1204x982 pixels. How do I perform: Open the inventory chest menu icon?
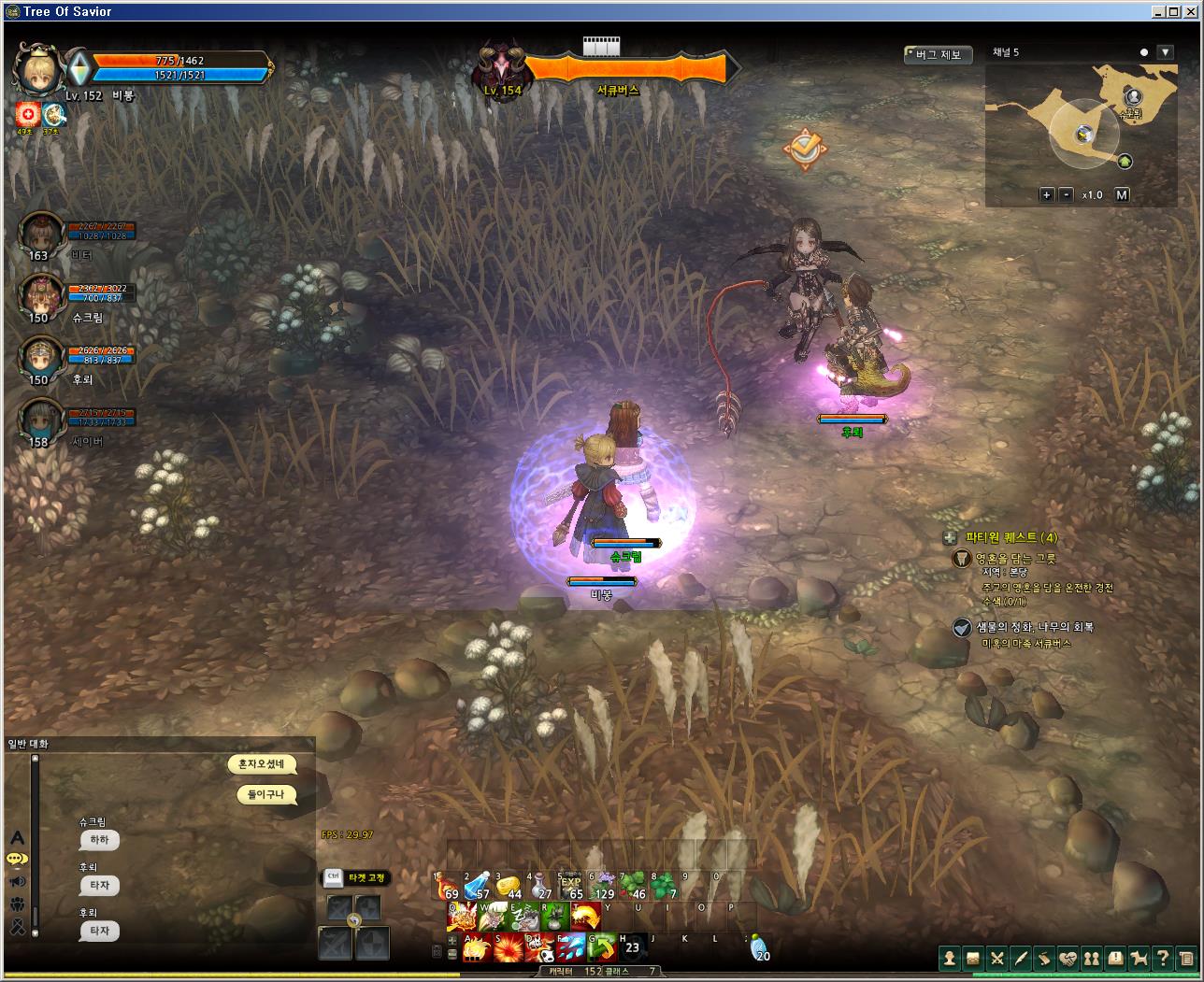(973, 958)
